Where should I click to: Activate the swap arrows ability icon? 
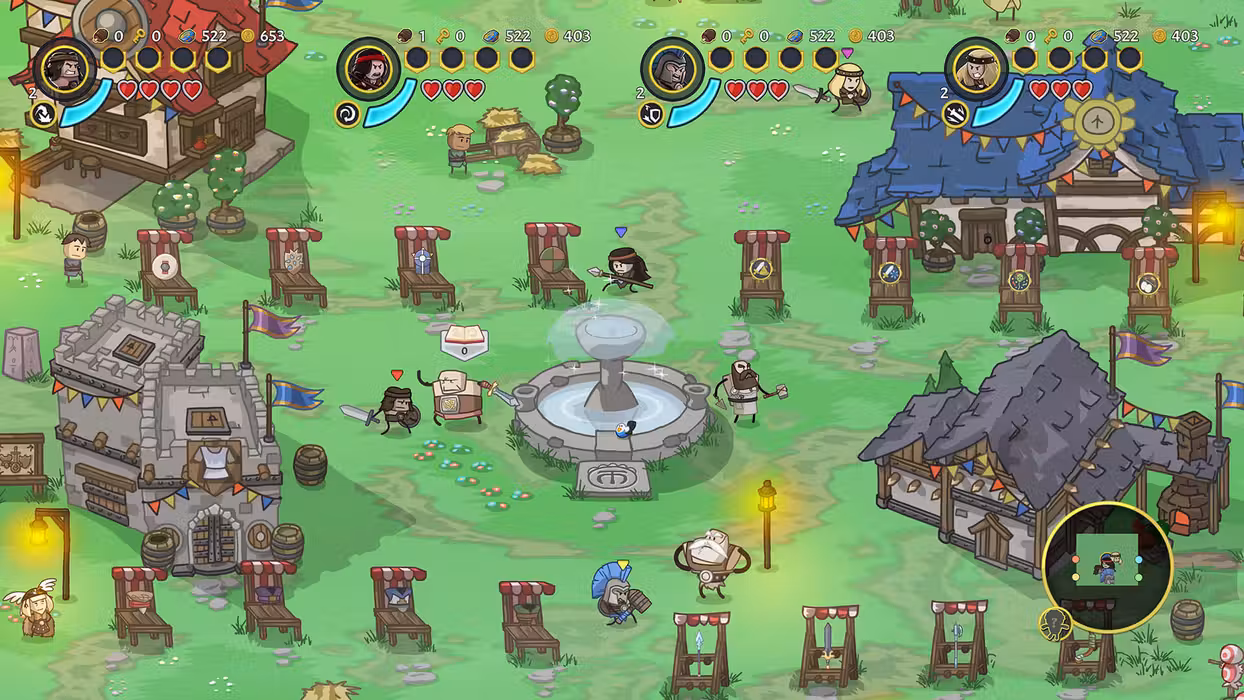44,114
